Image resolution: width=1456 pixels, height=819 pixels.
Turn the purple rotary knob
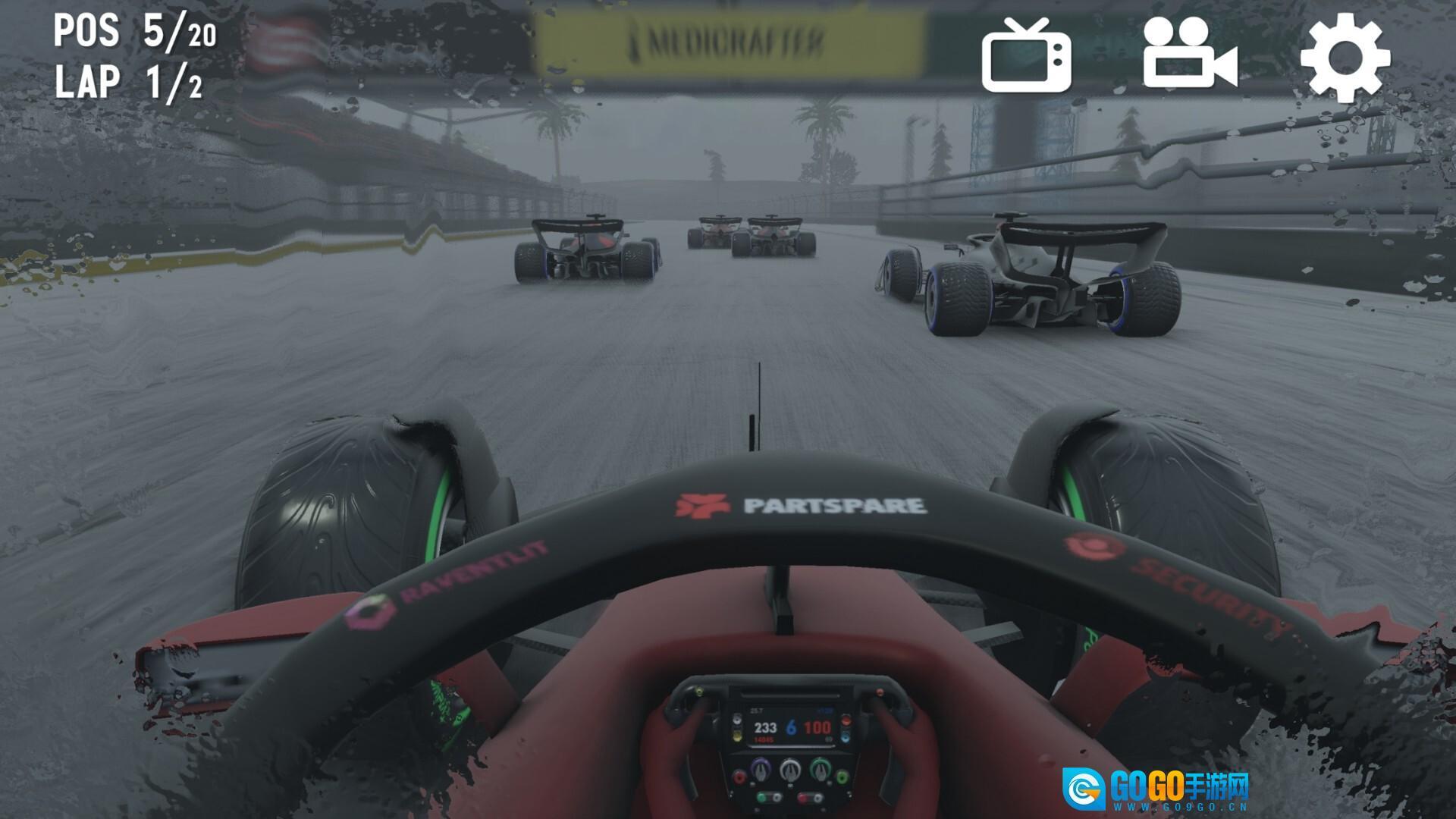click(761, 770)
